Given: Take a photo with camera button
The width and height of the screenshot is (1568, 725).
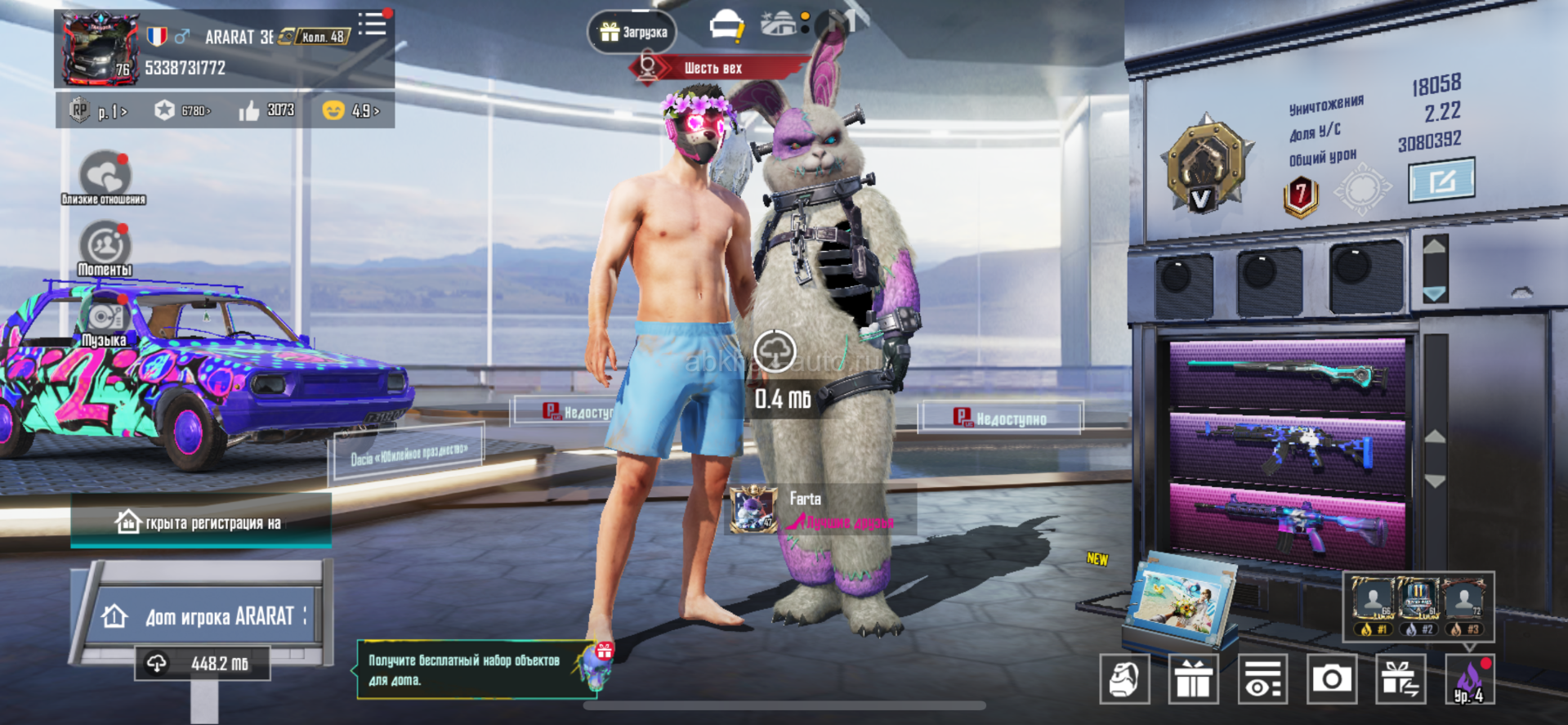Looking at the screenshot, I should 1331,679.
